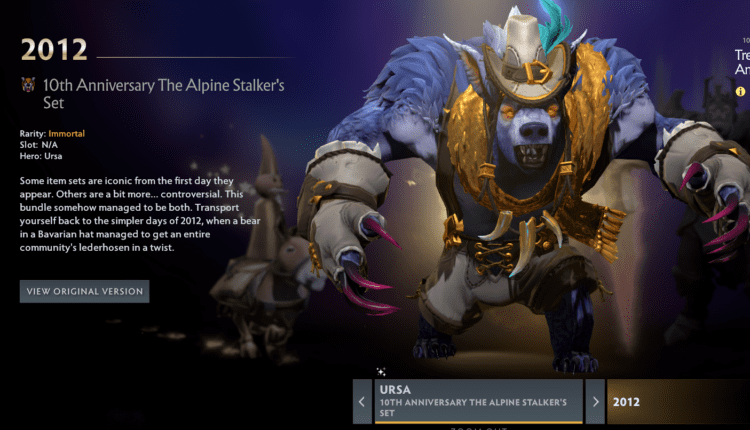
Task: Advance to the next item set
Action: pyautogui.click(x=595, y=402)
